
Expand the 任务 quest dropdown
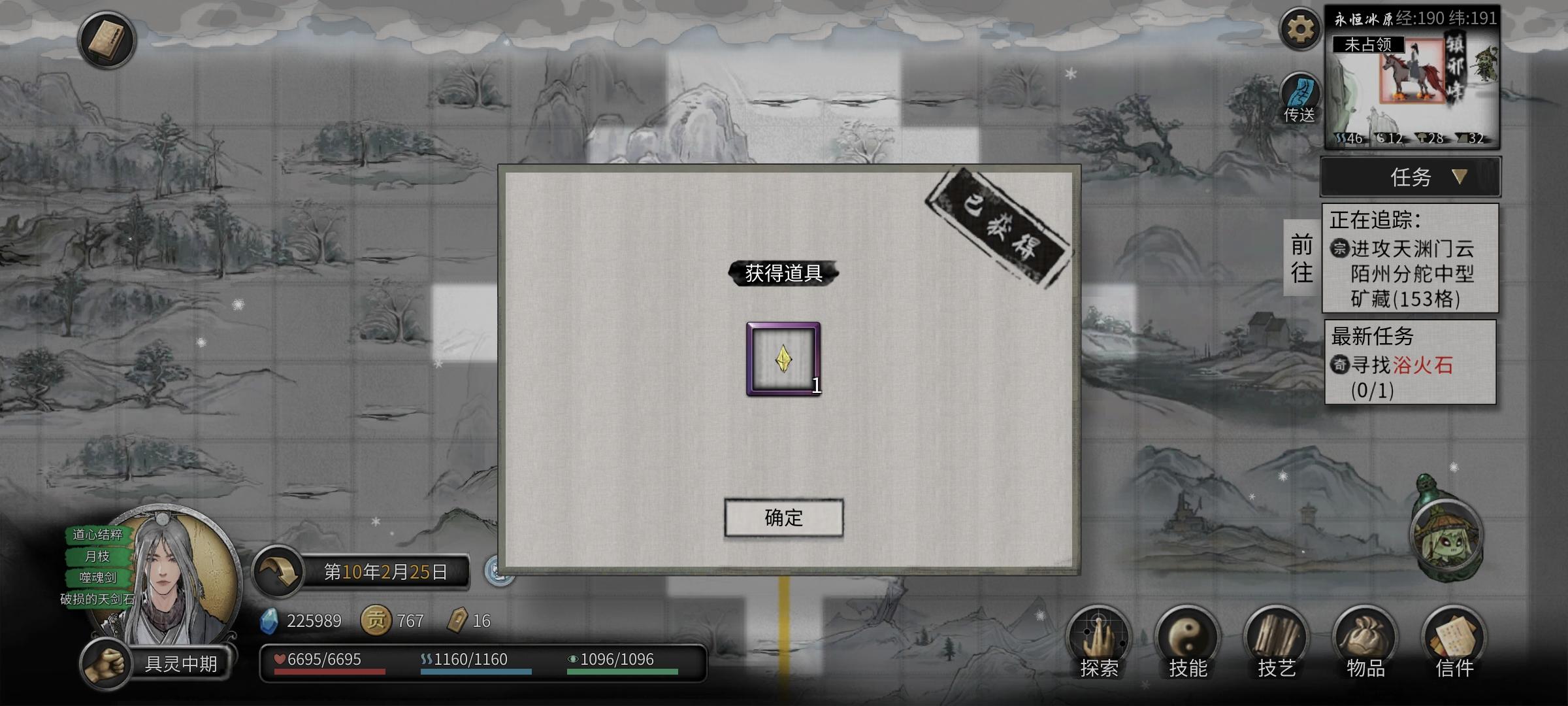[1409, 177]
